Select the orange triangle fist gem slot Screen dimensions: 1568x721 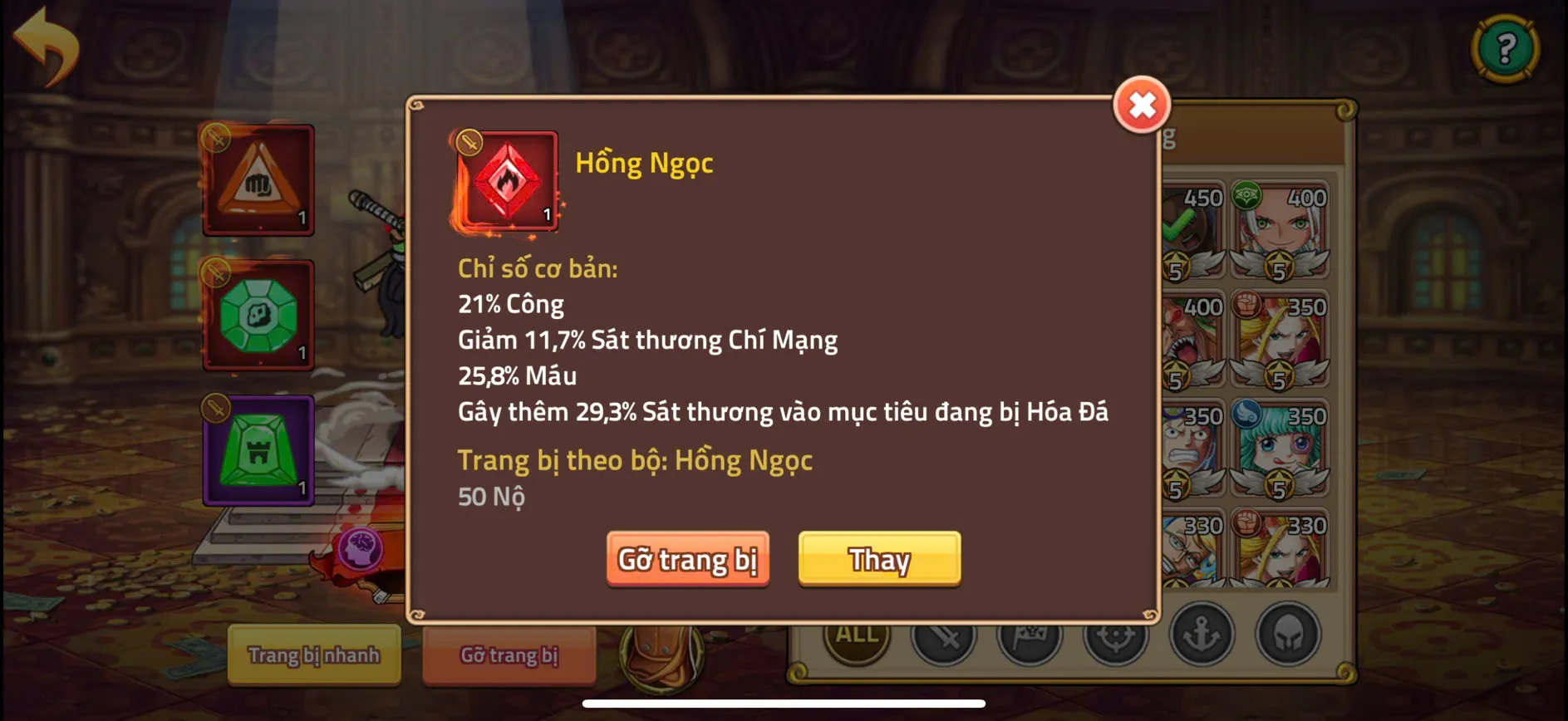point(258,180)
